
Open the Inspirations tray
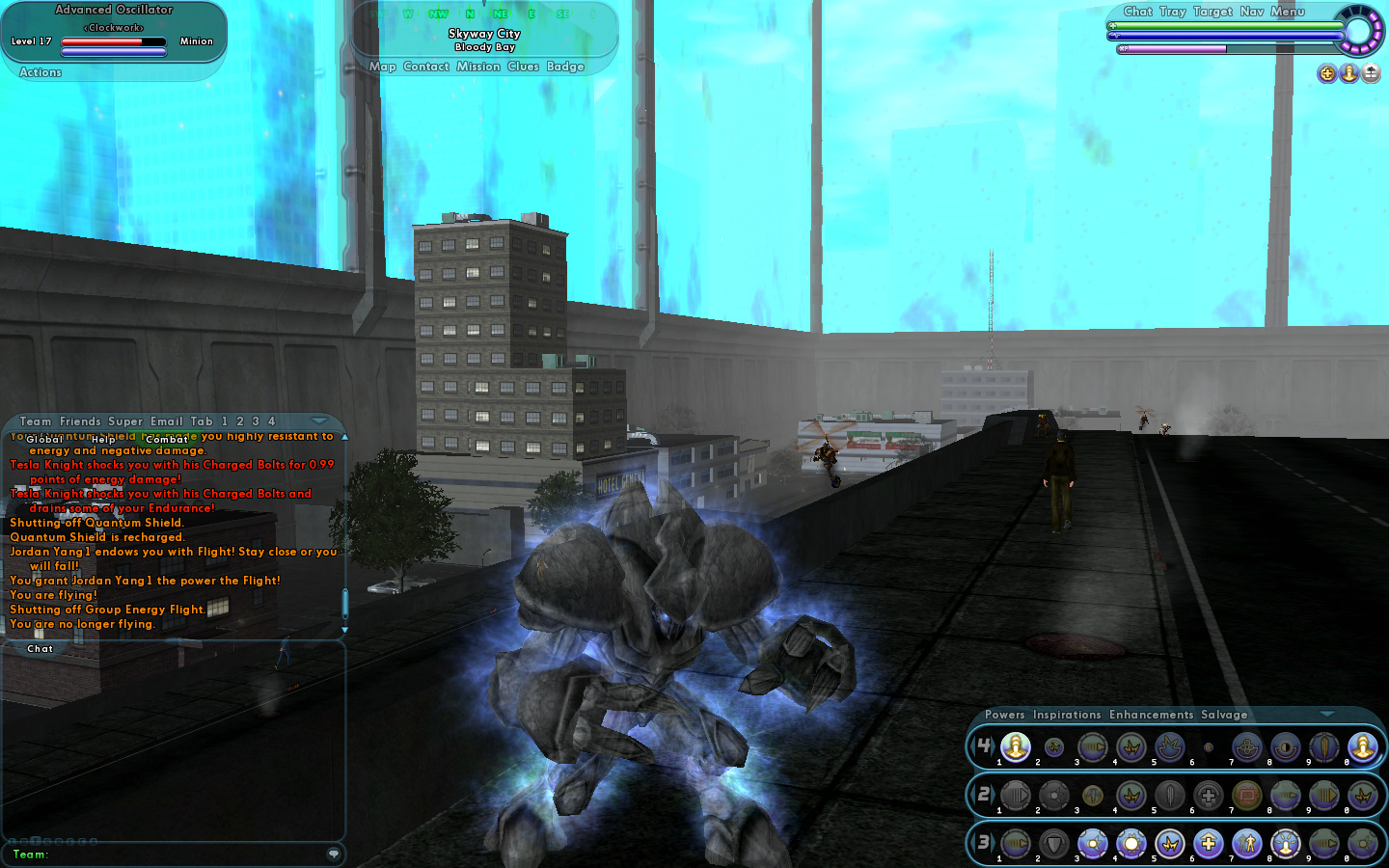coord(1067,715)
